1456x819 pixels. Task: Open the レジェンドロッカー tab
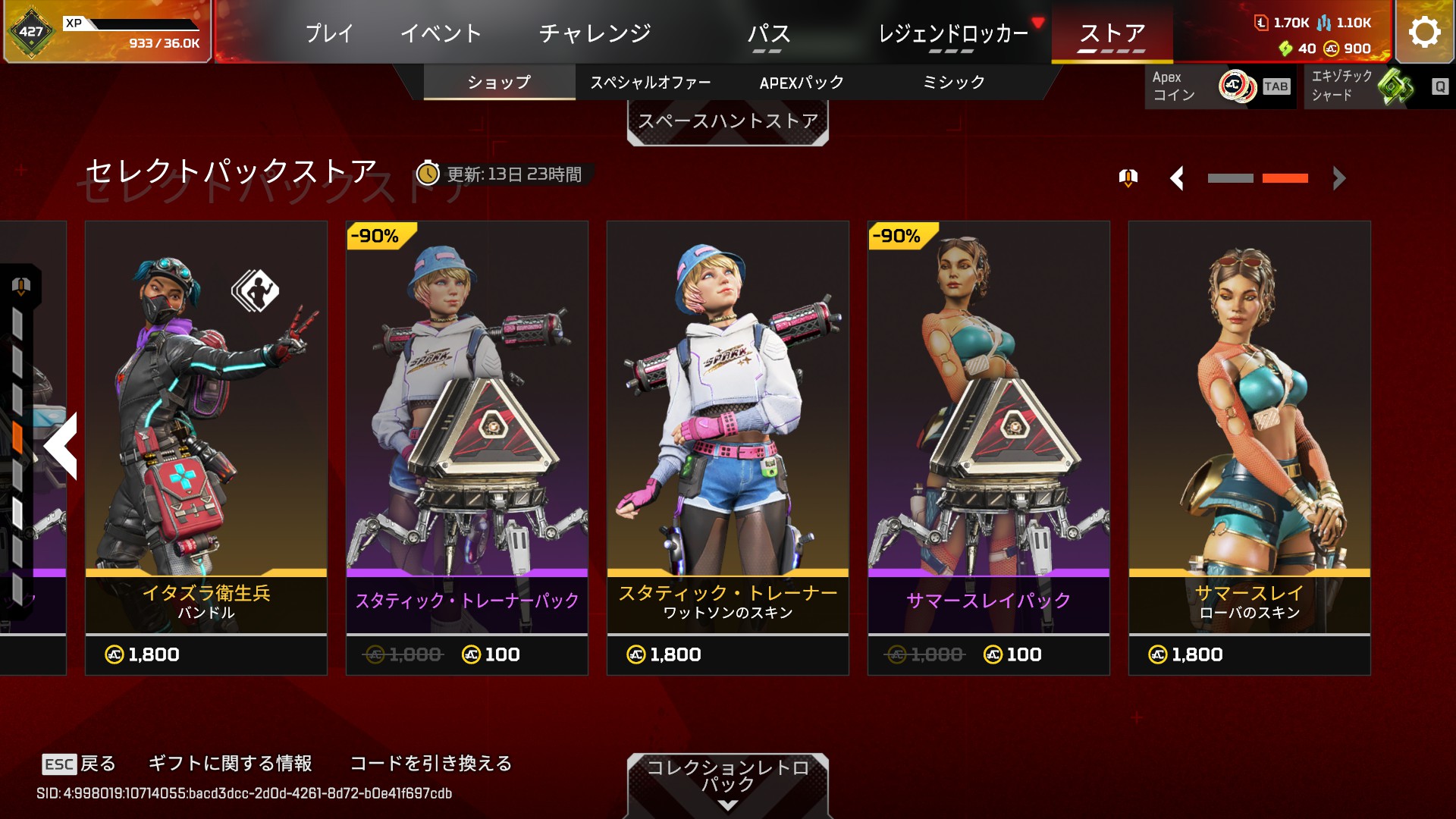pyautogui.click(x=952, y=33)
